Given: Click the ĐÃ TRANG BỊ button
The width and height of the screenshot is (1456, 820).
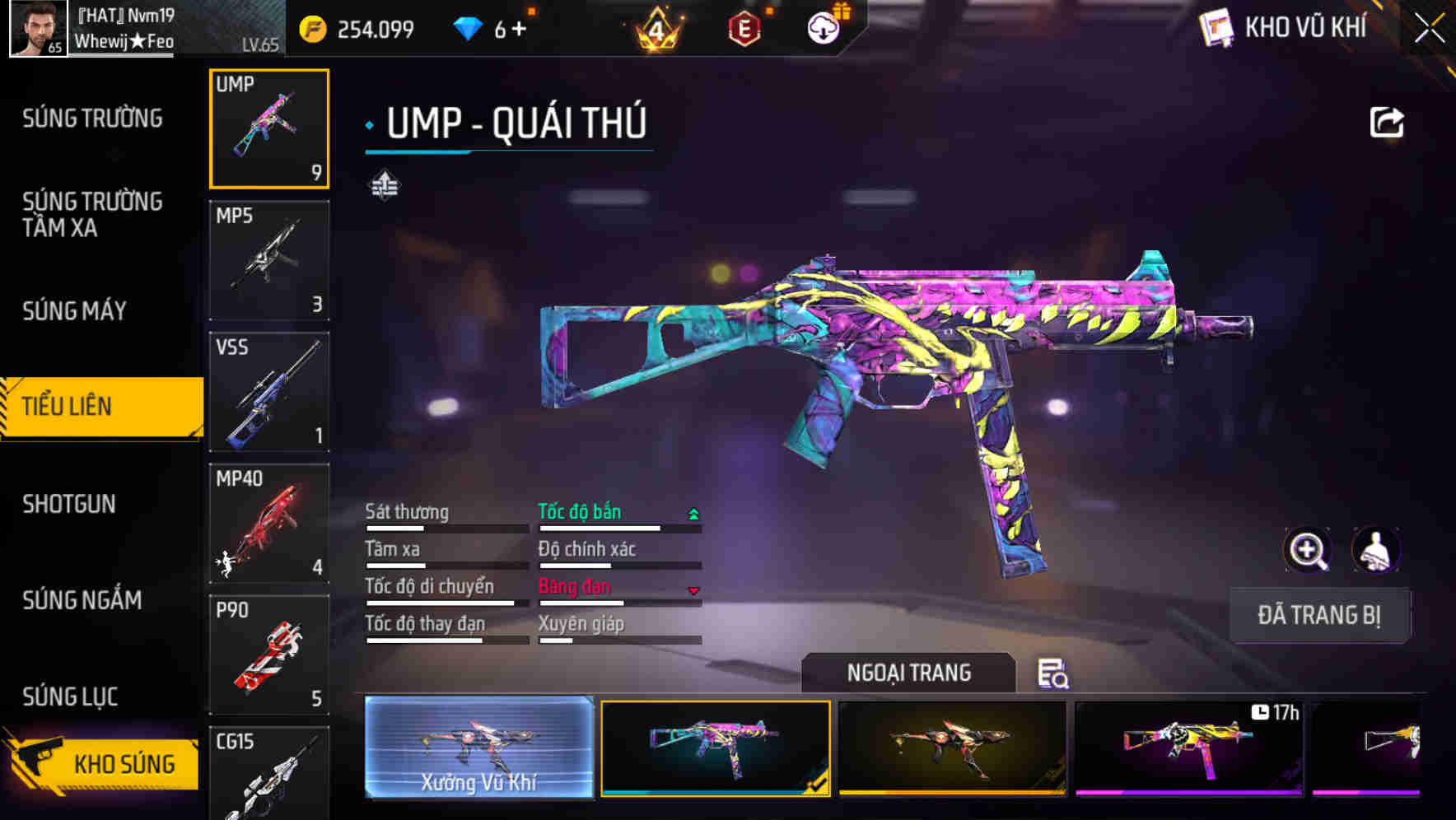Looking at the screenshot, I should [1318, 615].
